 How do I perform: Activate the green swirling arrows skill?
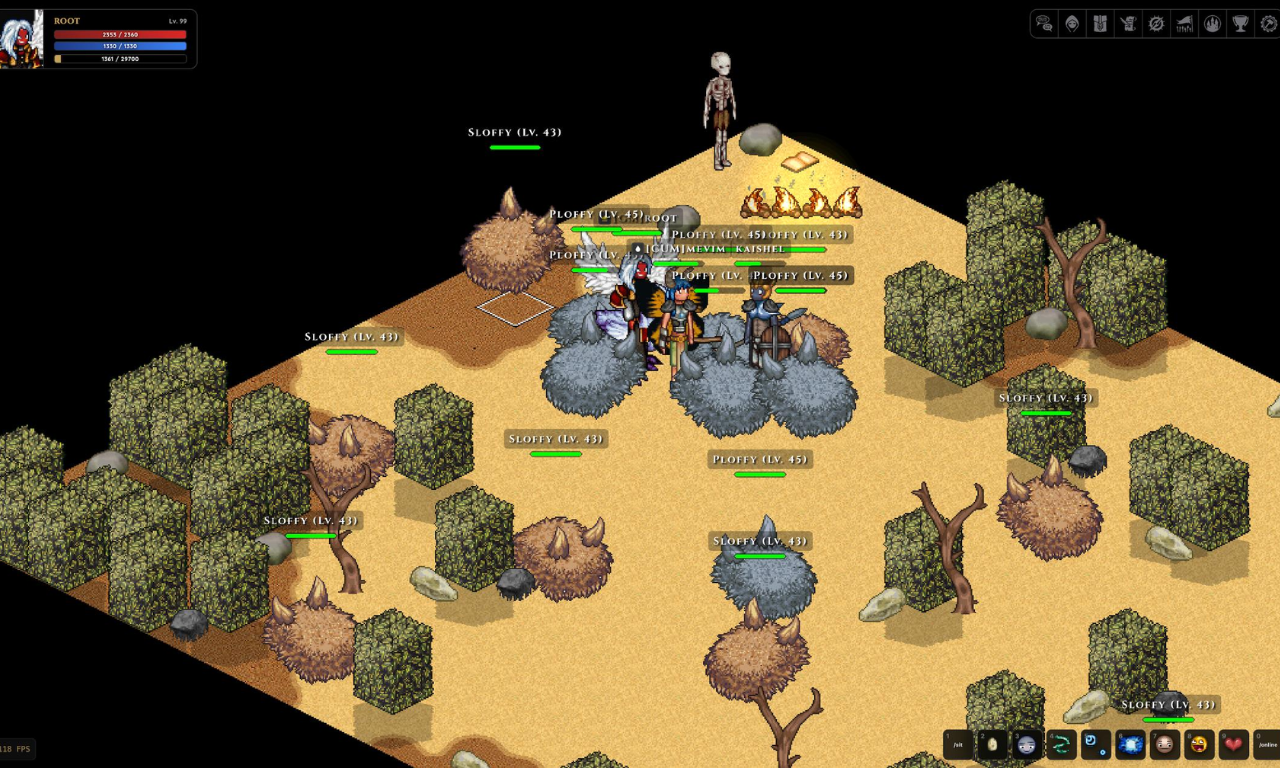(1061, 744)
